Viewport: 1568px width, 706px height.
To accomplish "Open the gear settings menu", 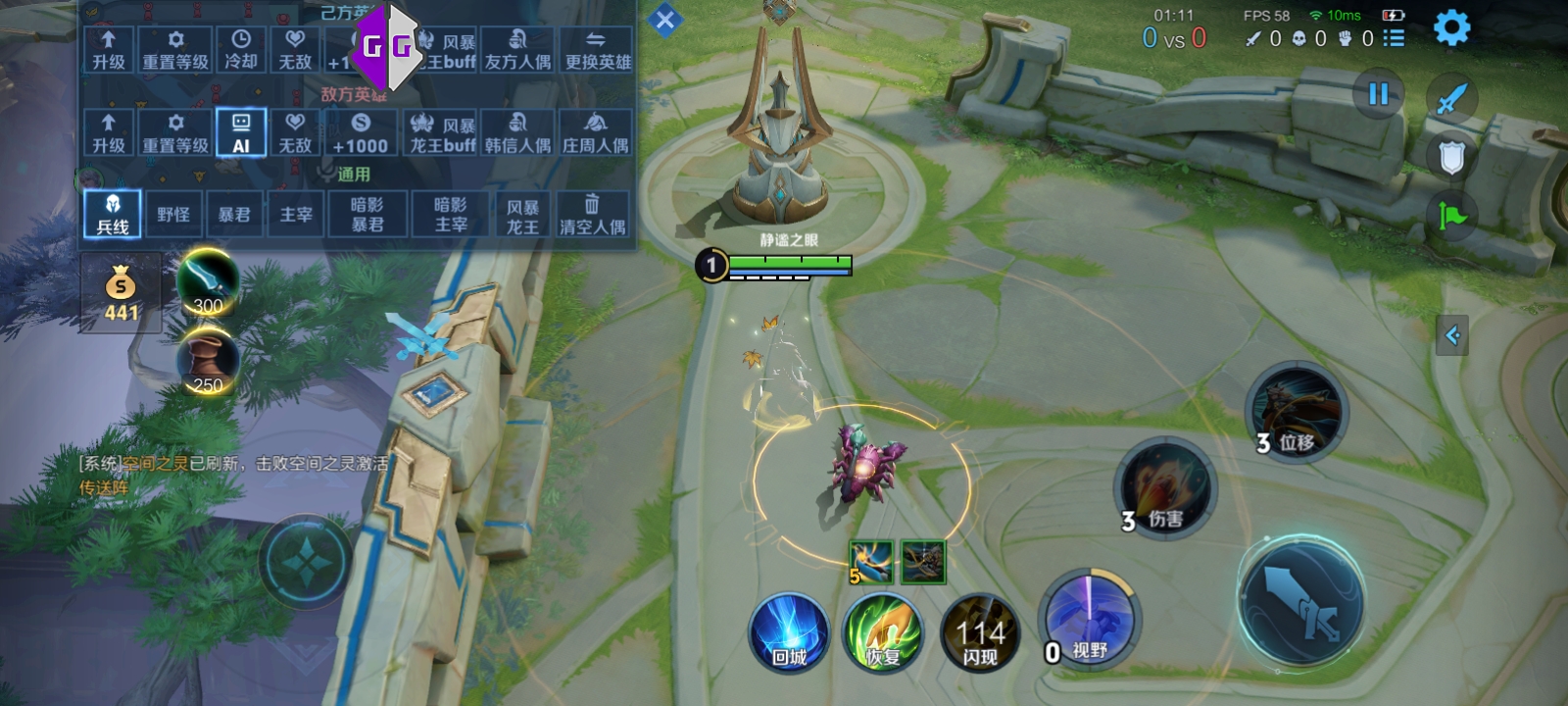I will (1451, 27).
